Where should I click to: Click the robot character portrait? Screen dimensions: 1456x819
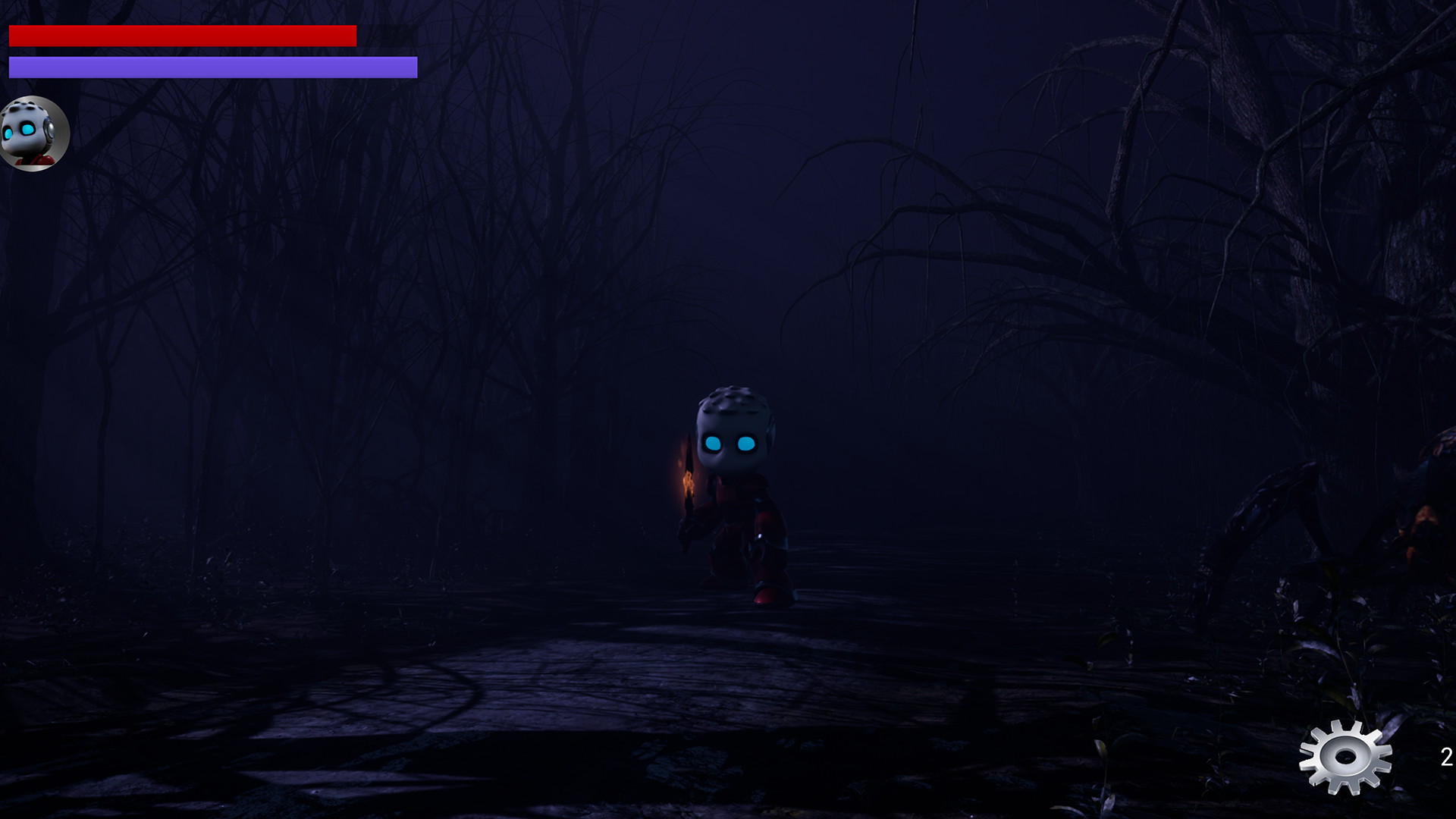pyautogui.click(x=33, y=133)
